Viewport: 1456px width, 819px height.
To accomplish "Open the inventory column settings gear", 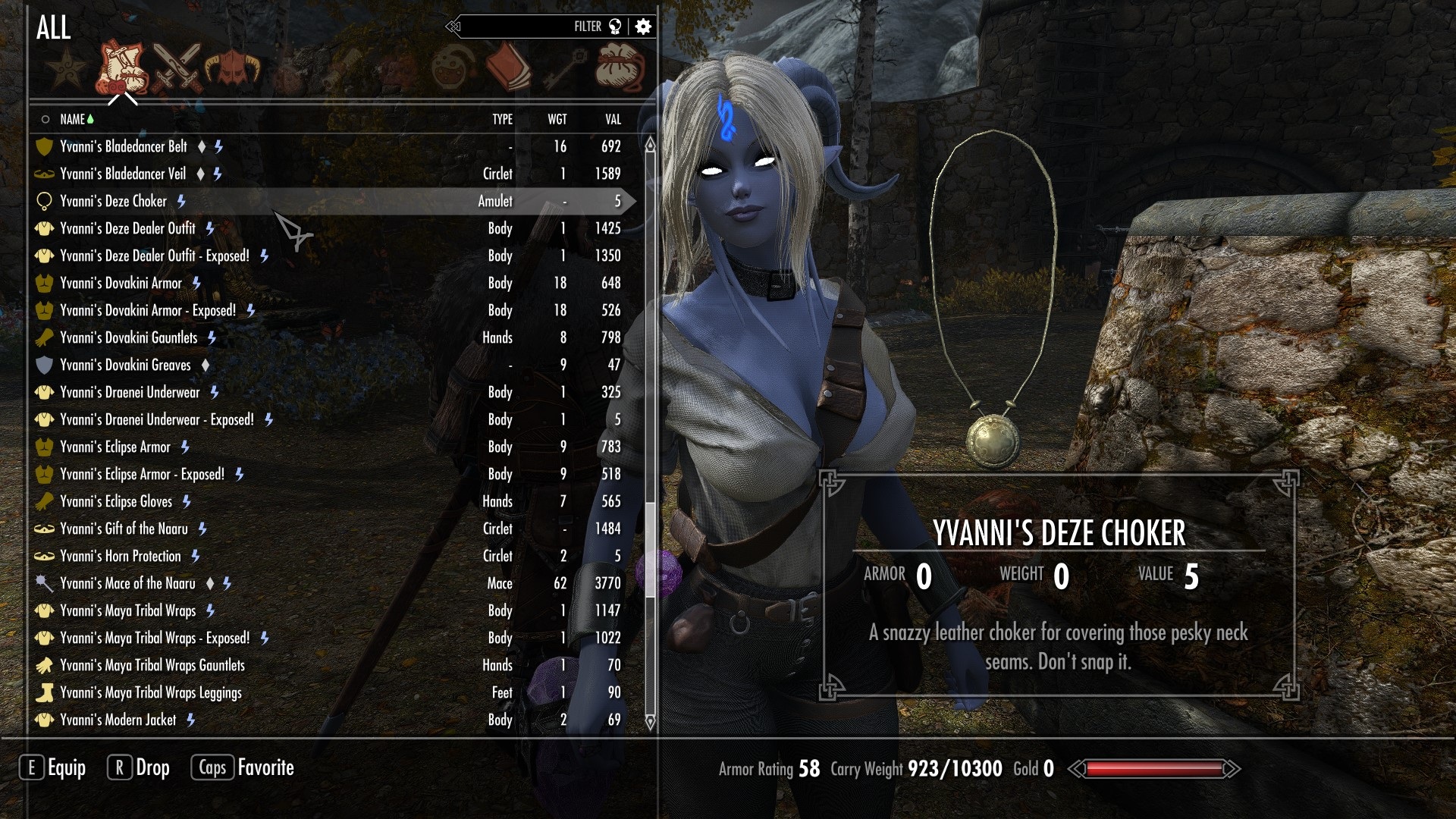I will 643,27.
